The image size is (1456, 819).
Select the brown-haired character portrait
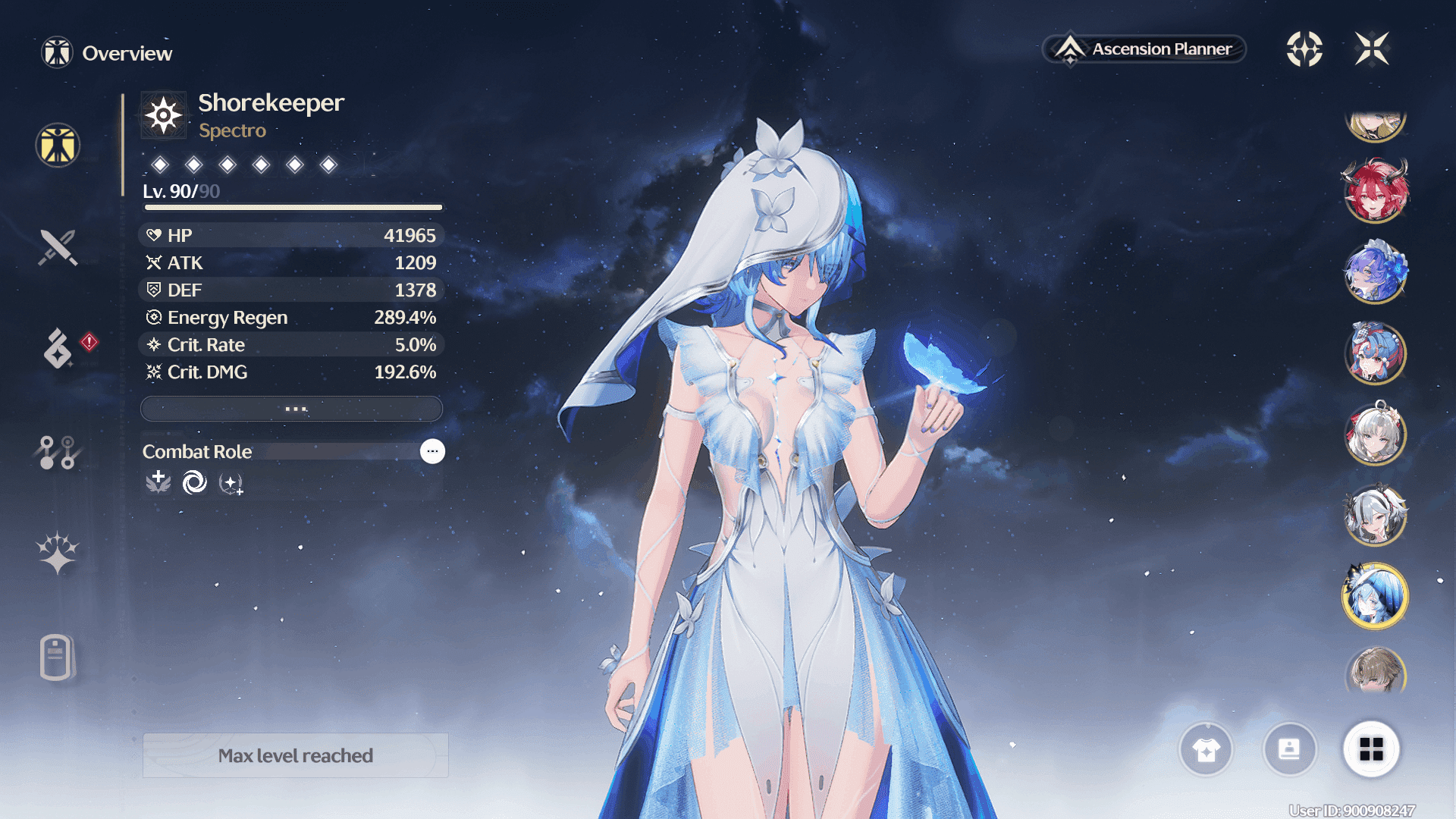[1375, 673]
